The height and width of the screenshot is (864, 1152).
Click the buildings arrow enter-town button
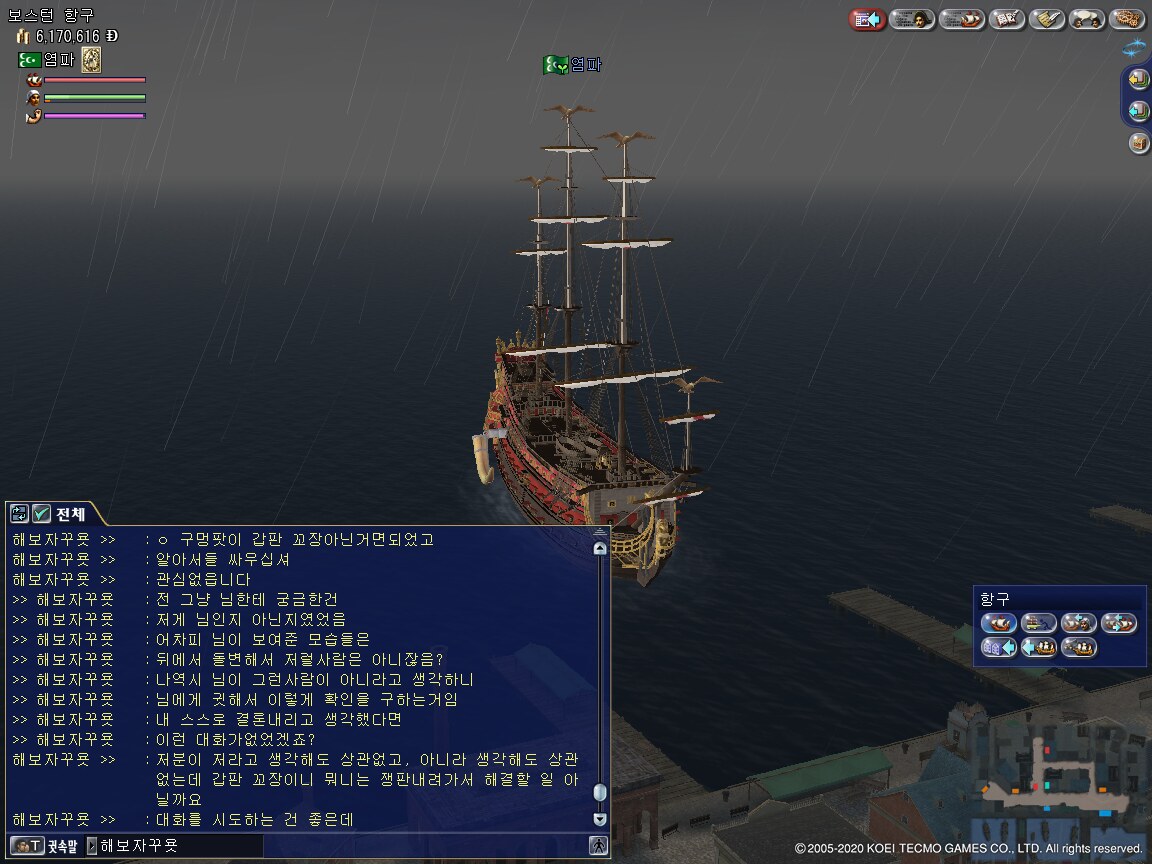point(999,647)
